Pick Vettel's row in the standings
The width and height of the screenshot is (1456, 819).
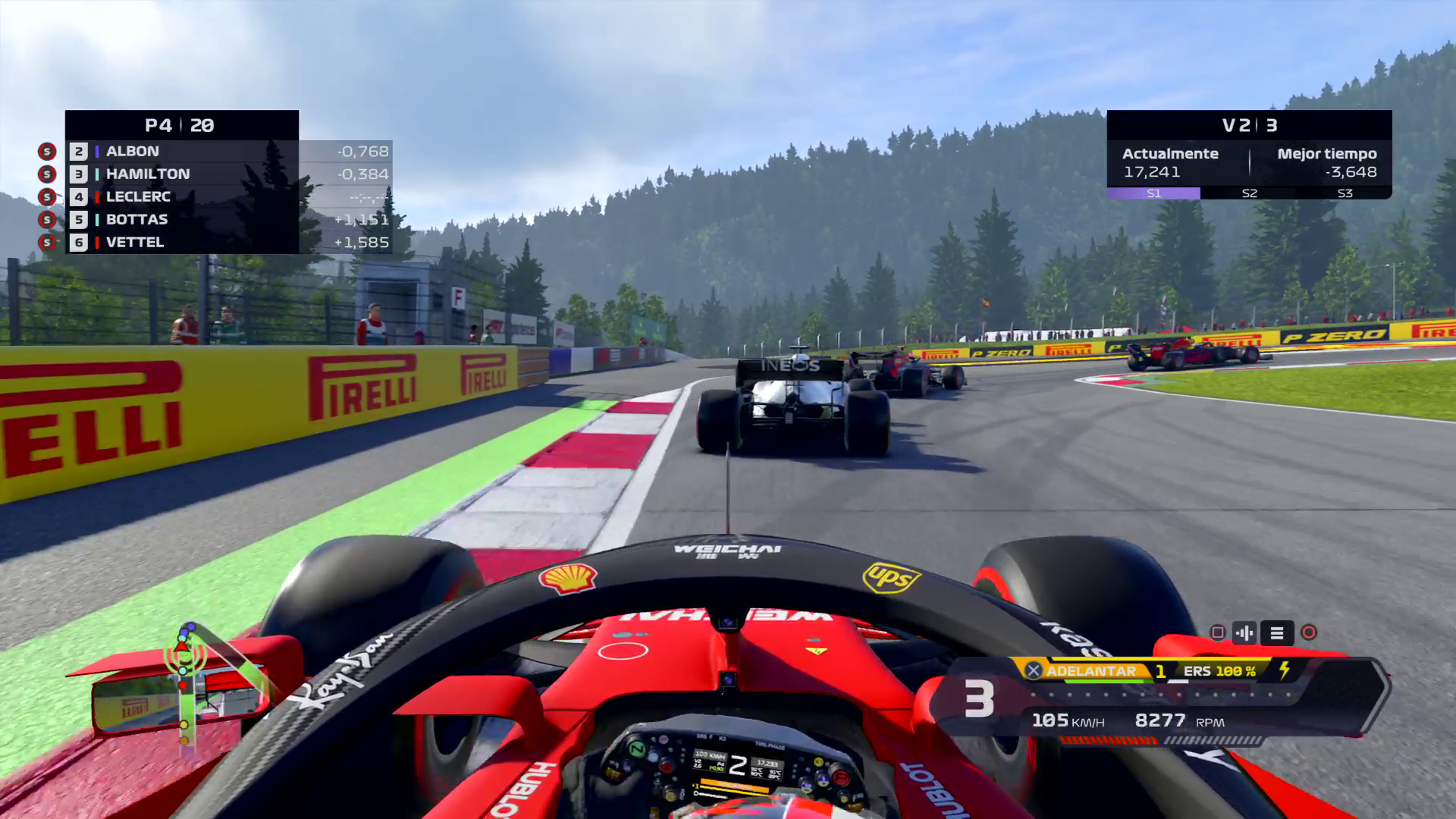(182, 242)
